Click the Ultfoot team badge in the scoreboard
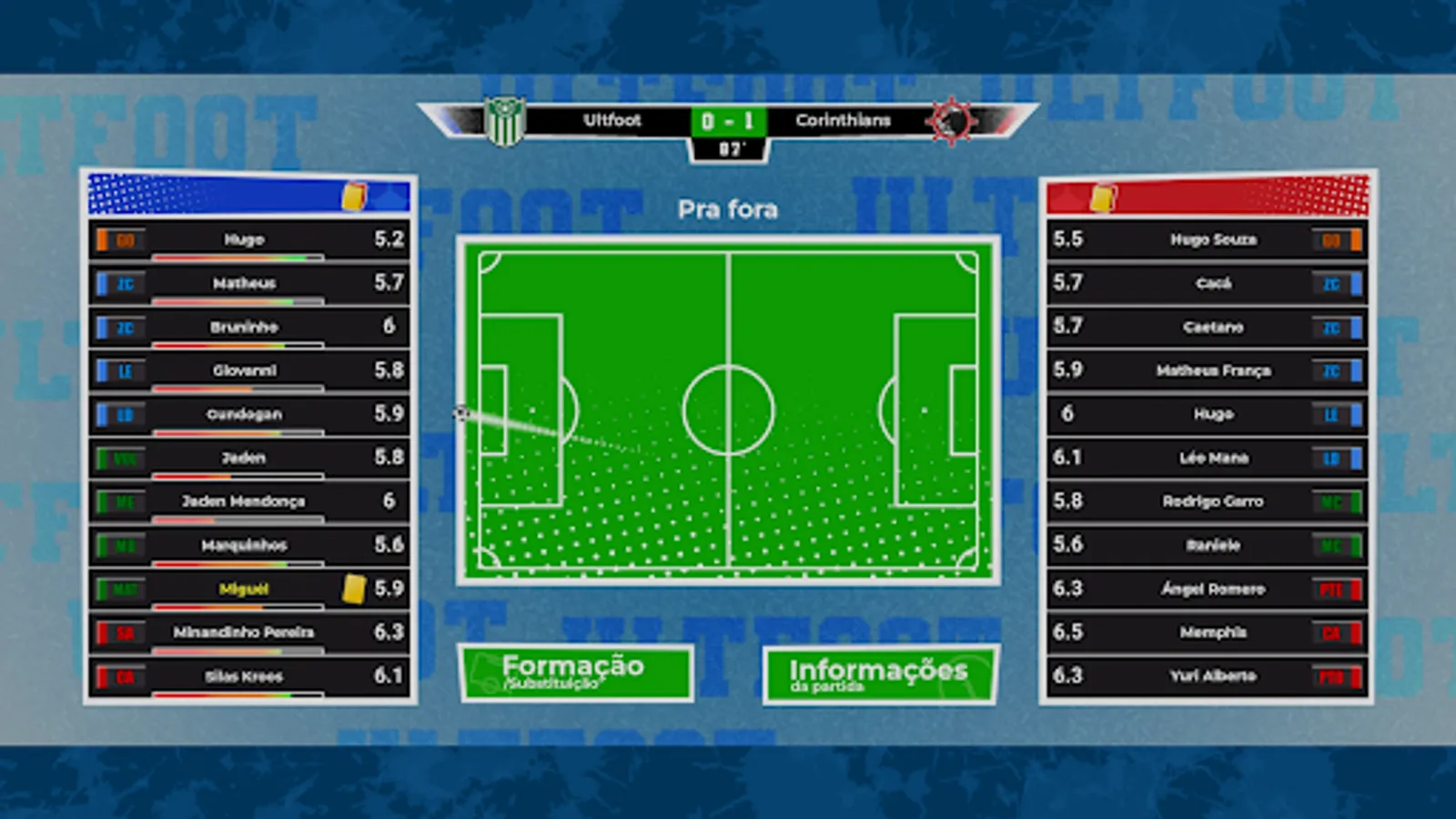 click(x=506, y=121)
